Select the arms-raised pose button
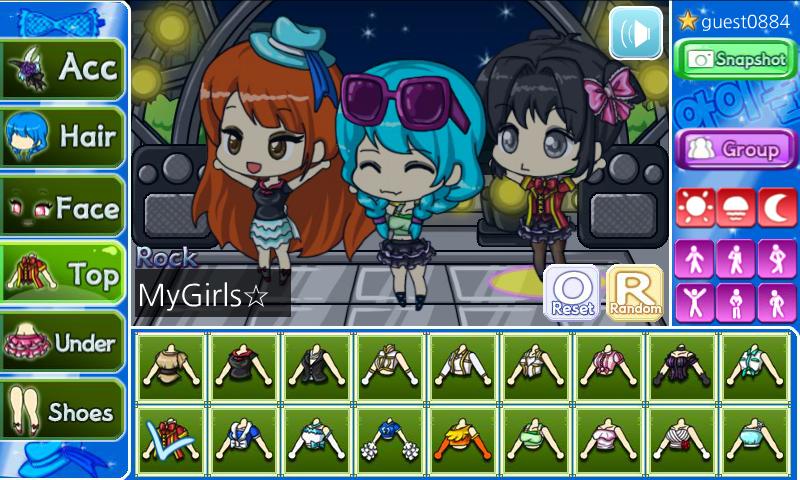The image size is (800, 480). pos(694,301)
